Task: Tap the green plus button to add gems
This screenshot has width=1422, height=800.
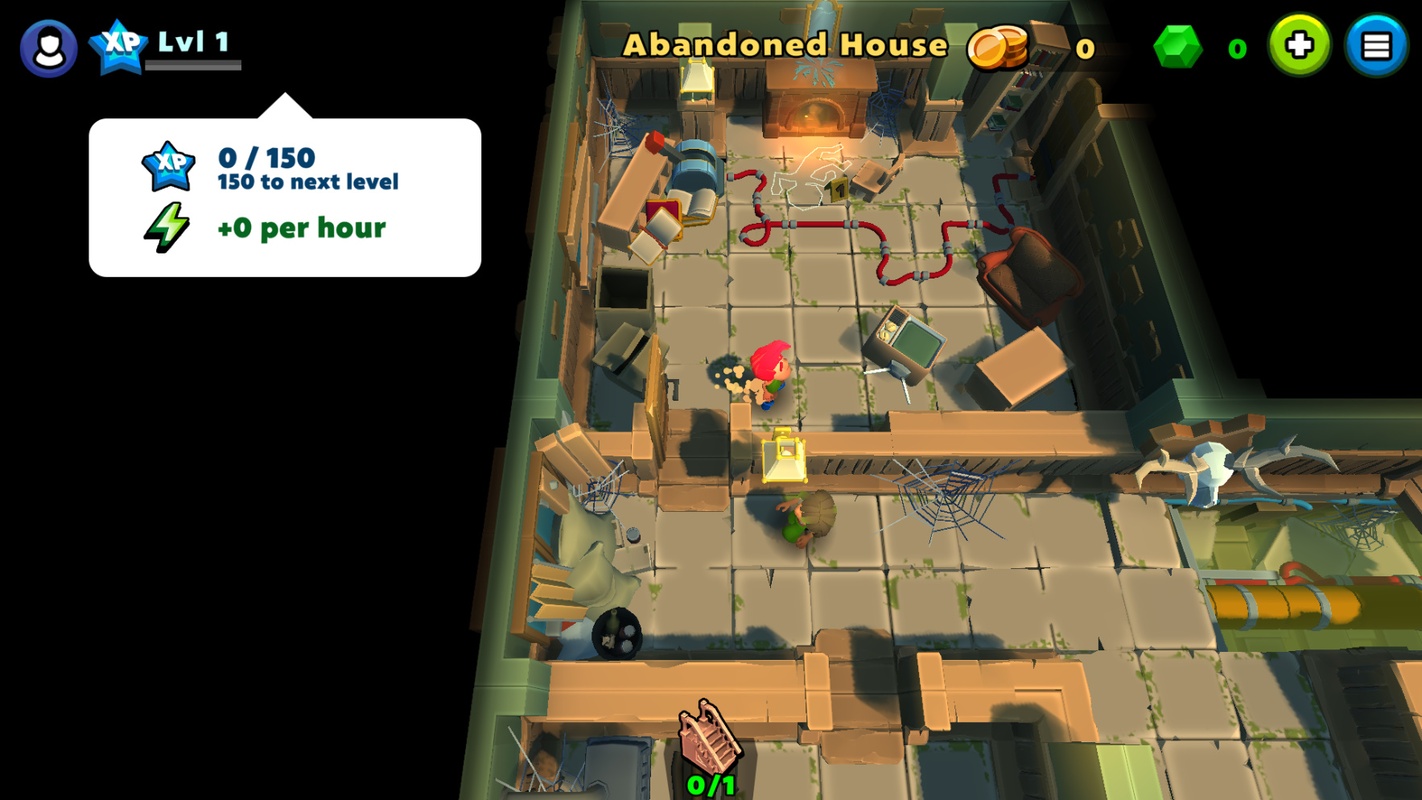Action: pyautogui.click(x=1299, y=46)
